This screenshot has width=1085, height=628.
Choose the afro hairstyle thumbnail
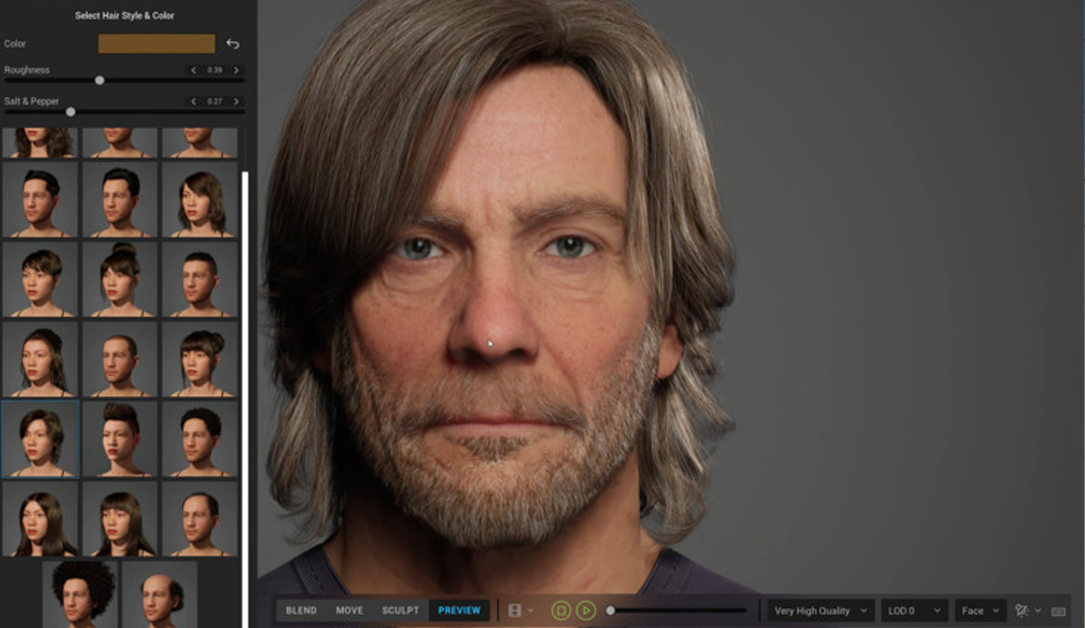80,593
